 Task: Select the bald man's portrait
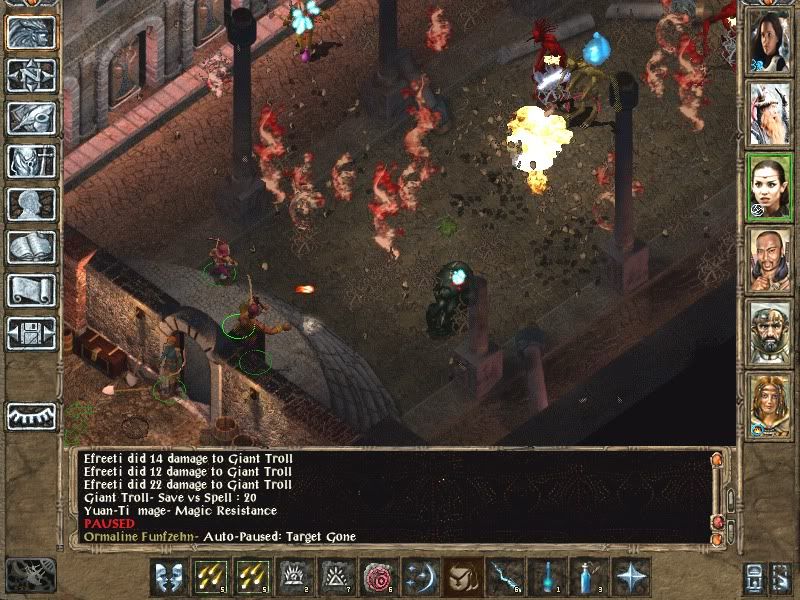(x=770, y=260)
